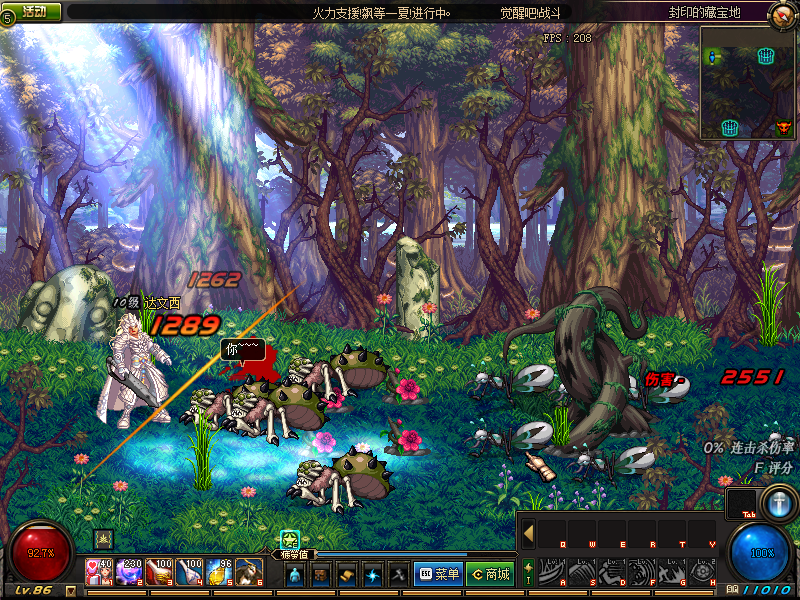Use the heart doll item in slot 1
This screenshot has height=600, width=800.
[x=99, y=573]
